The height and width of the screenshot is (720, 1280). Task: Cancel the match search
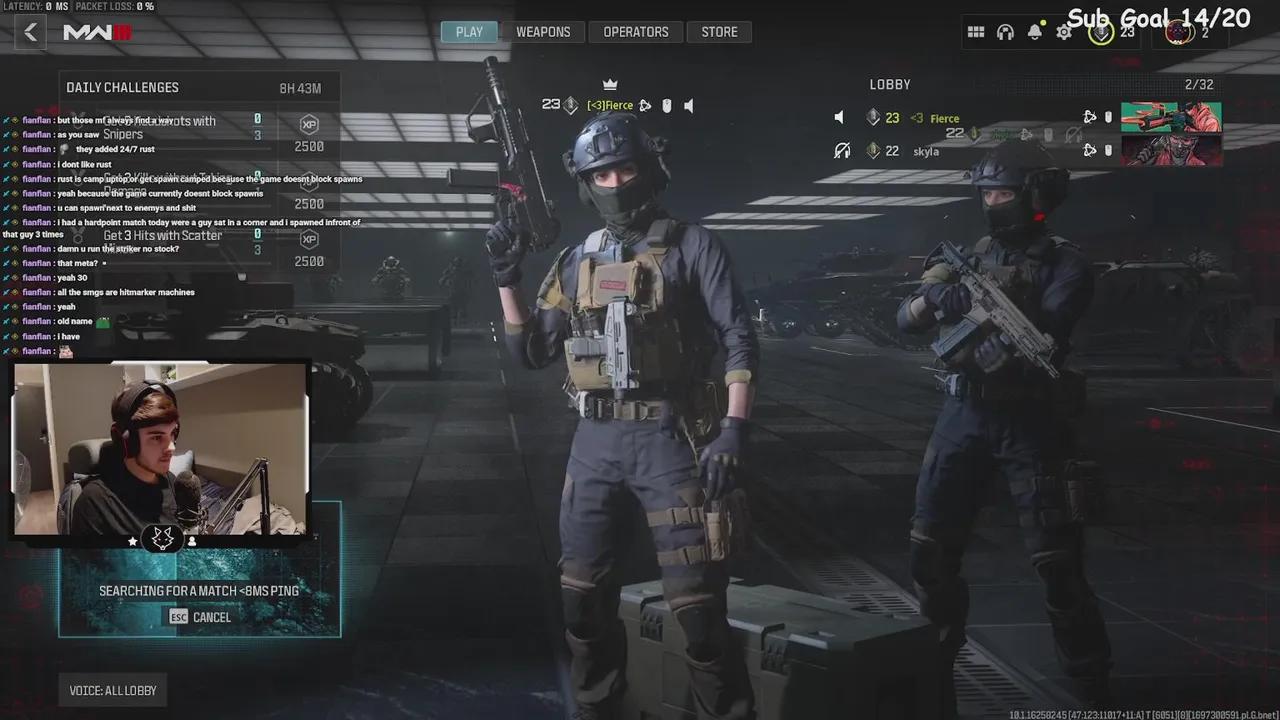(x=199, y=617)
